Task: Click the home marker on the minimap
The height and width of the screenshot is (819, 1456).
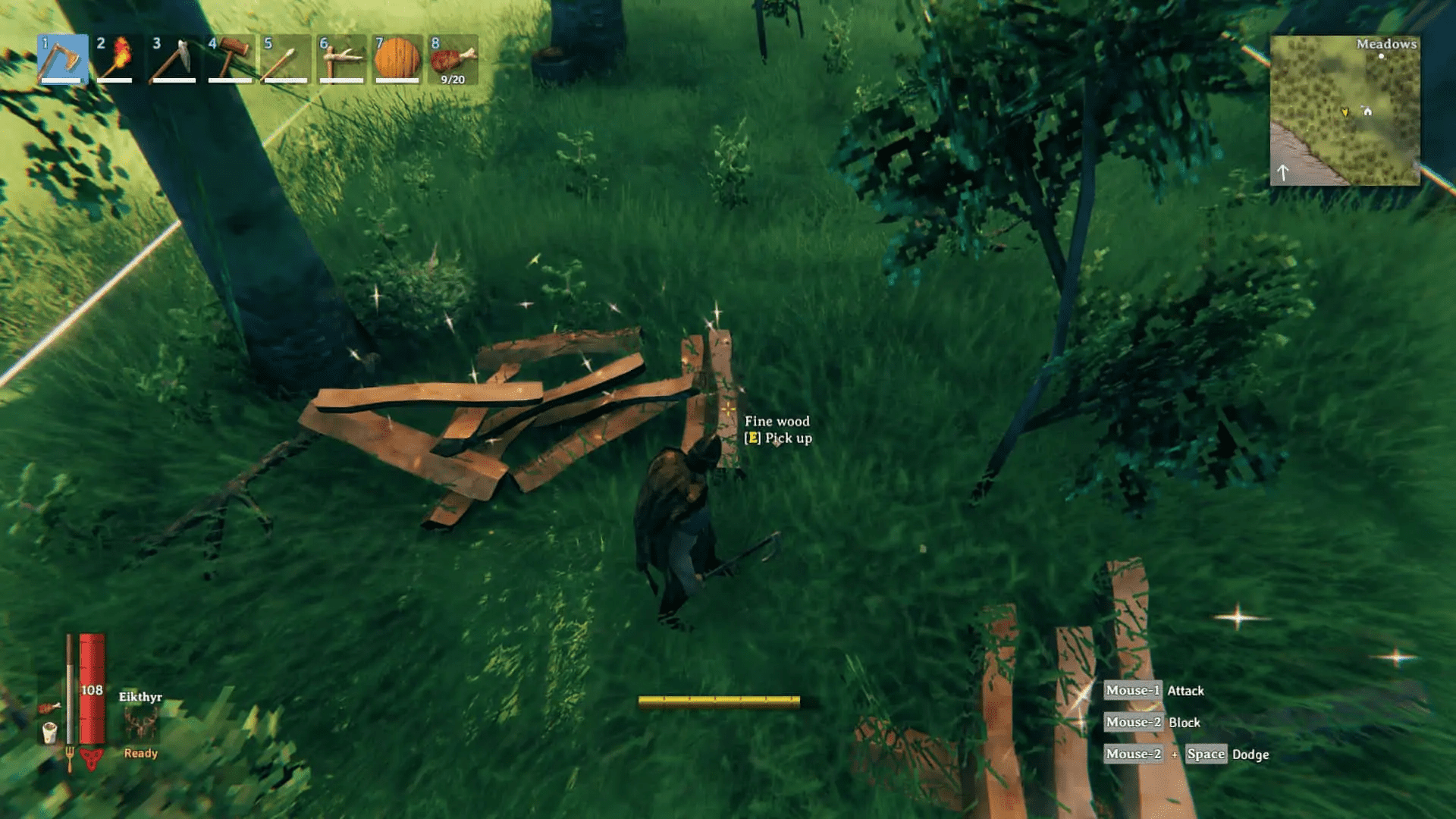Action: pyautogui.click(x=1367, y=111)
